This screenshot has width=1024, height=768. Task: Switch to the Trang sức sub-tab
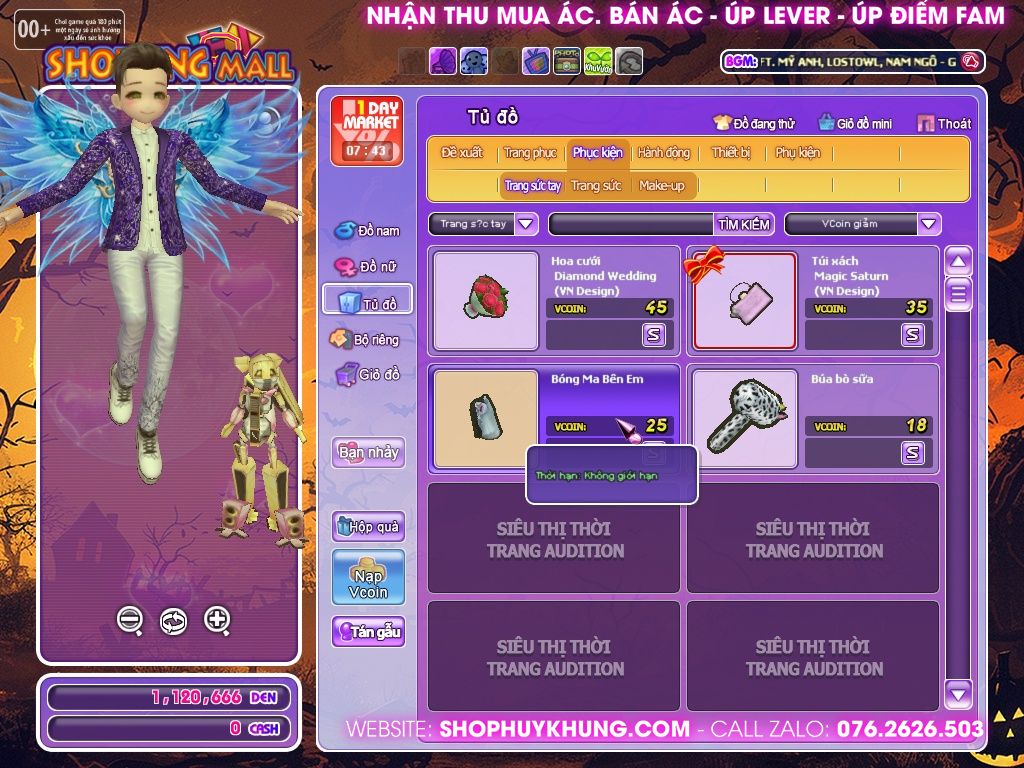(x=596, y=186)
